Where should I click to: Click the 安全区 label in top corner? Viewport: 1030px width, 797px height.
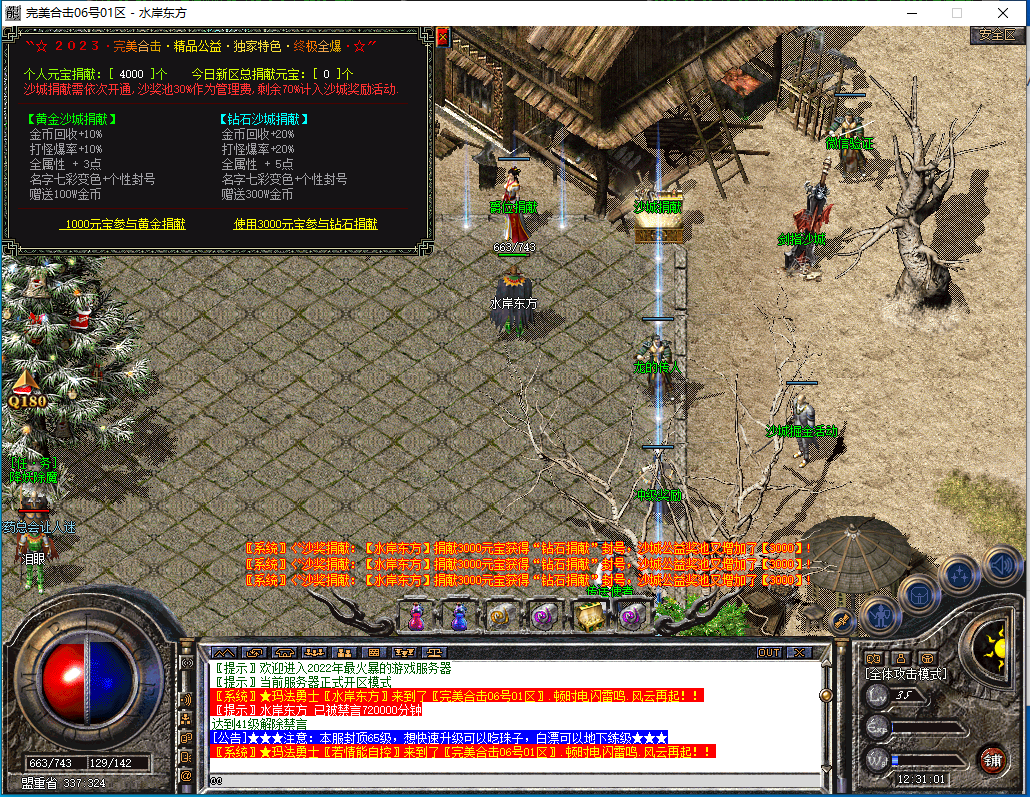(x=997, y=34)
